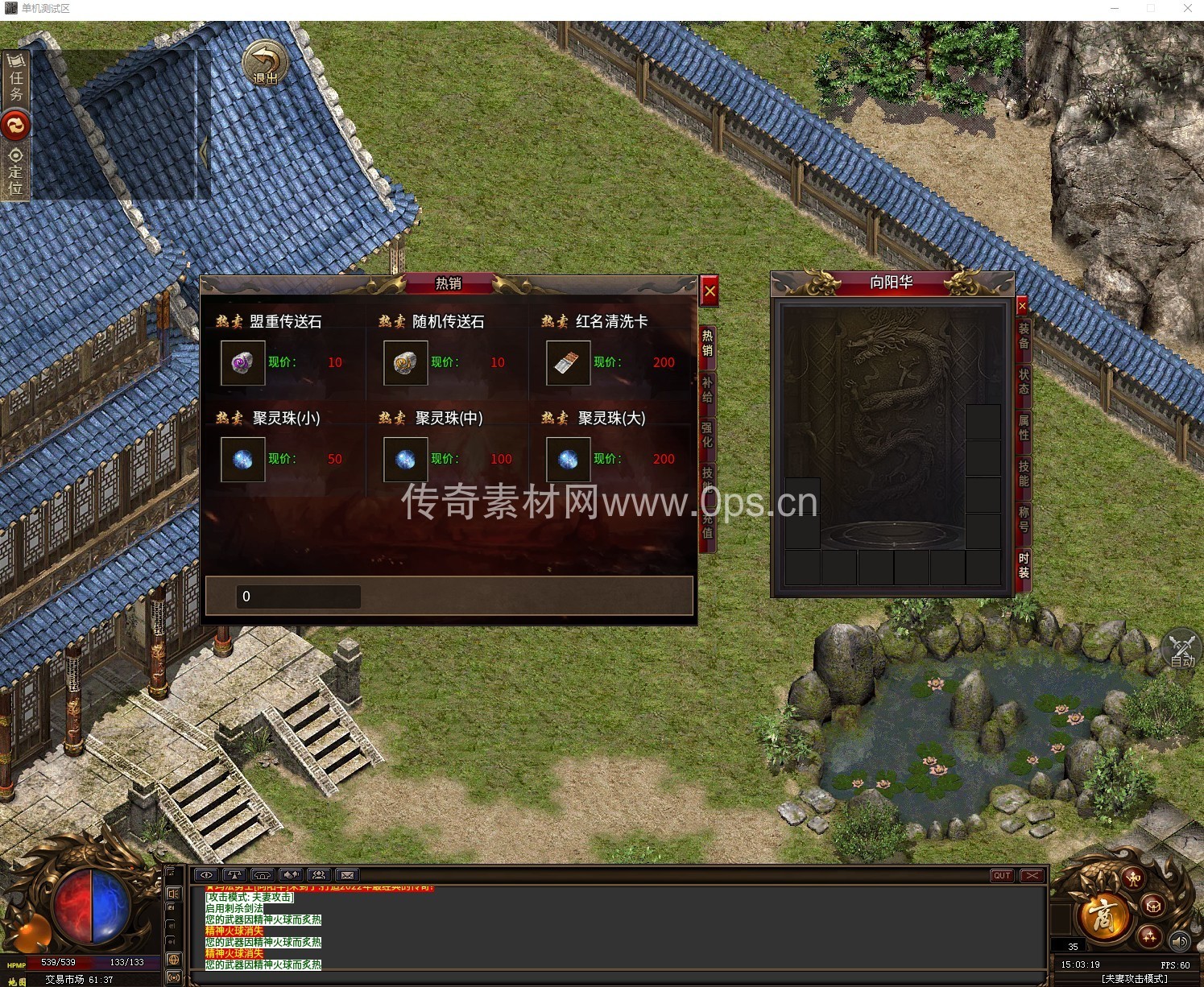Show the 属性 attributes tab
This screenshot has width=1204, height=987.
1024,427
